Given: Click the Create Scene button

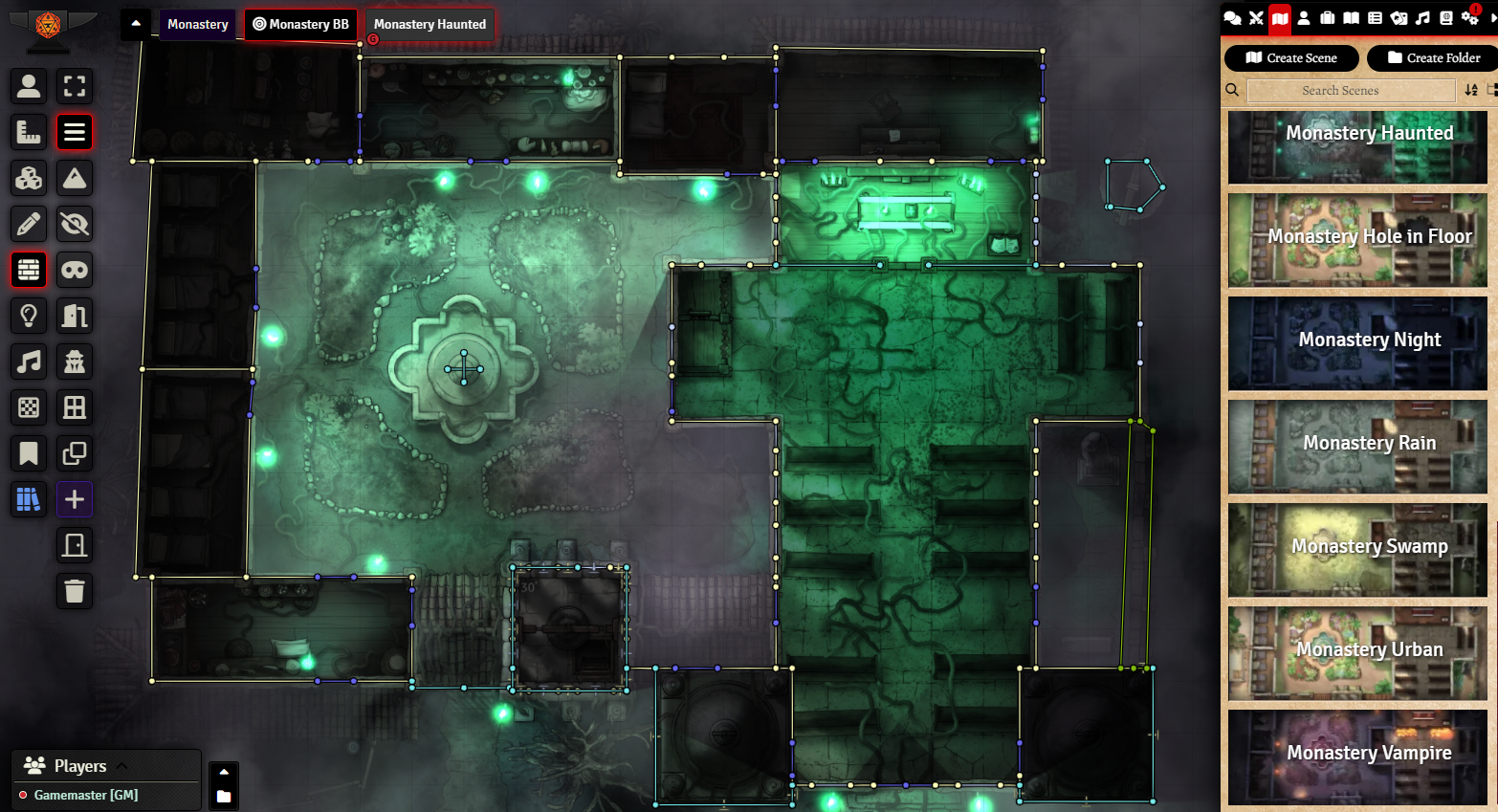Looking at the screenshot, I should click(x=1291, y=58).
